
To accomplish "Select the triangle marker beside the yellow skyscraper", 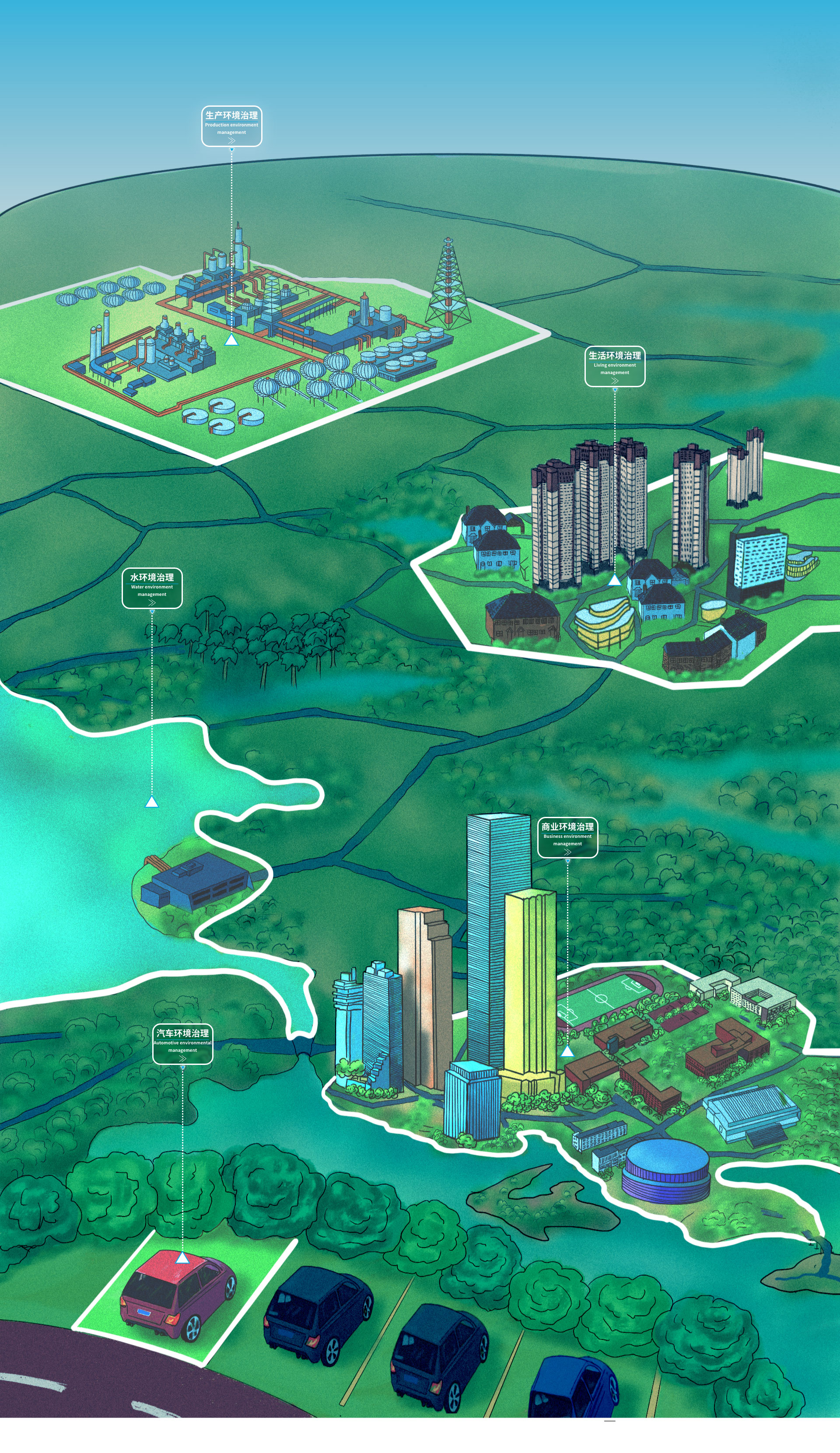I will [x=567, y=1051].
